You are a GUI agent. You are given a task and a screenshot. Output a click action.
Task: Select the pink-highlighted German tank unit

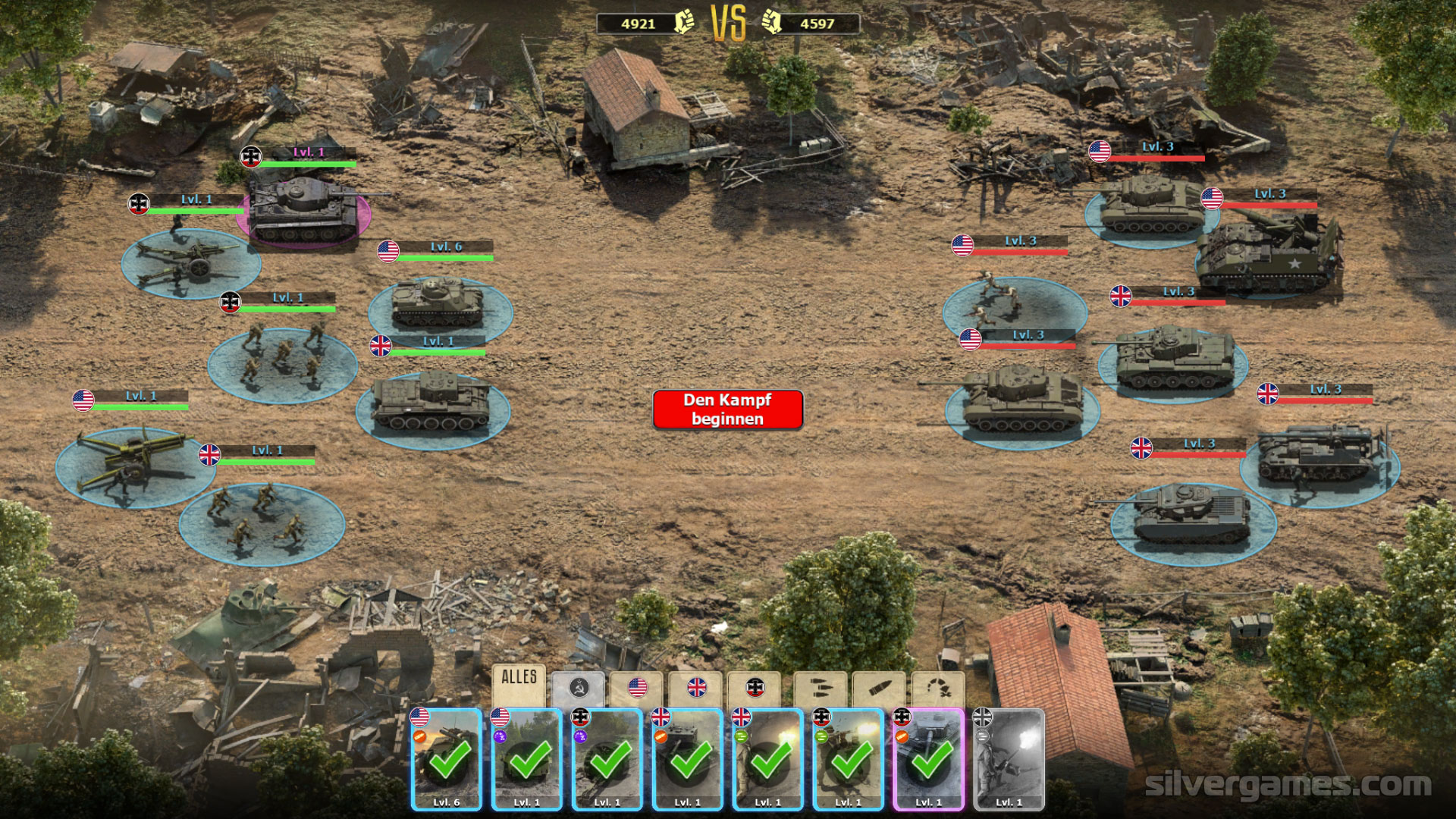click(x=303, y=212)
